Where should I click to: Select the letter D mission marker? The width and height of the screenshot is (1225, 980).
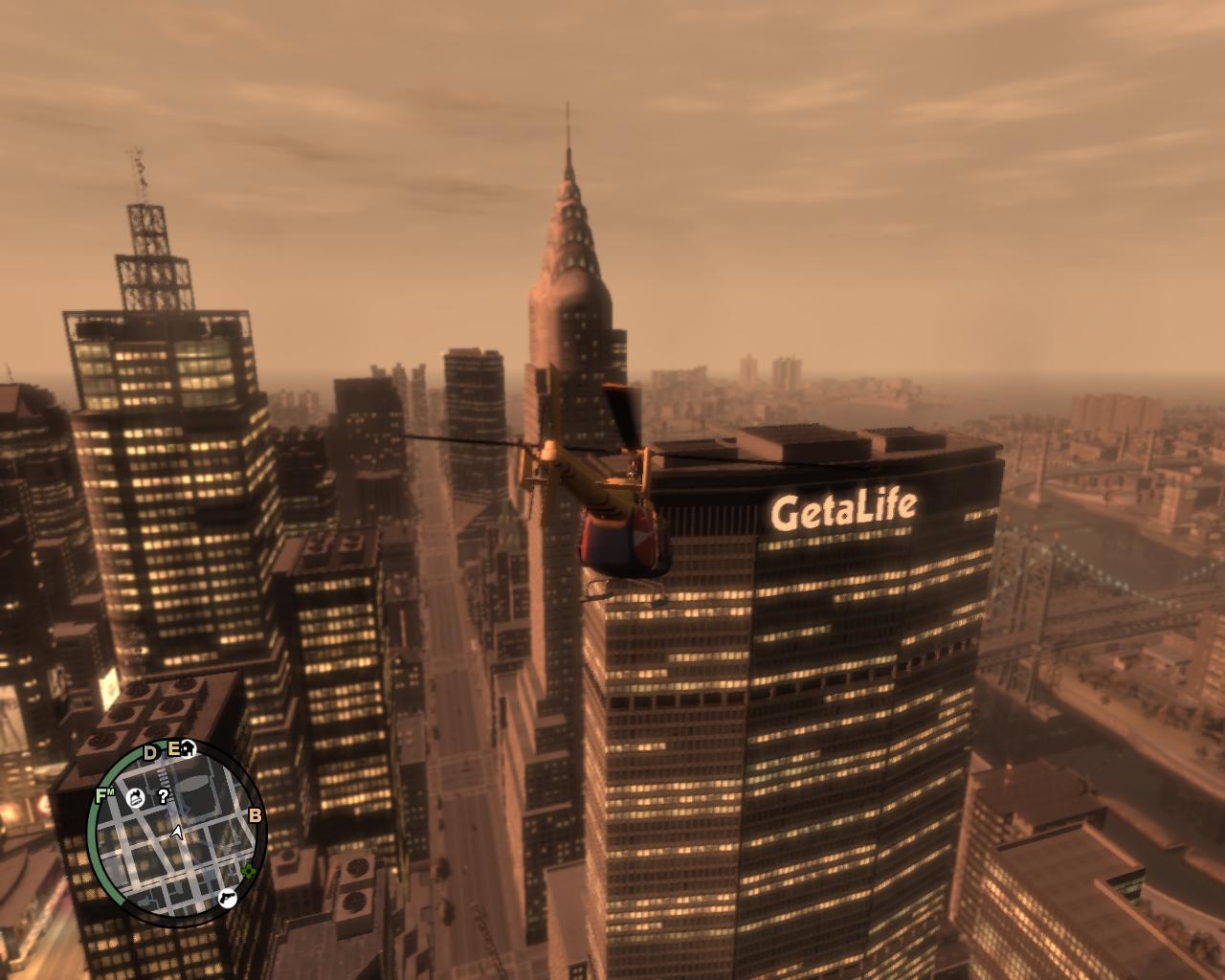(150, 752)
